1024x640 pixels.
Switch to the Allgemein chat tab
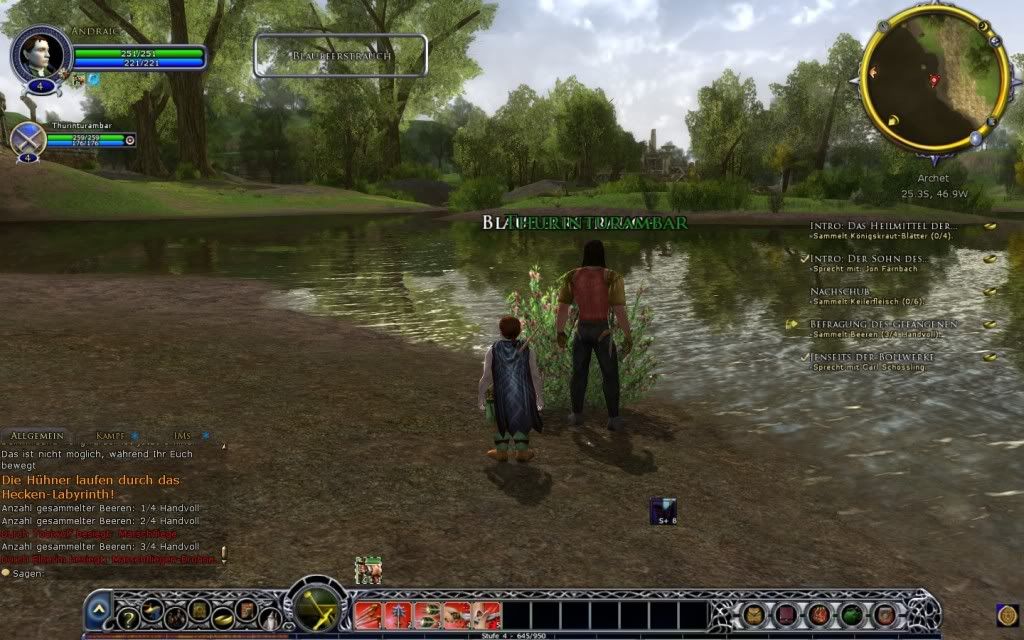point(37,437)
